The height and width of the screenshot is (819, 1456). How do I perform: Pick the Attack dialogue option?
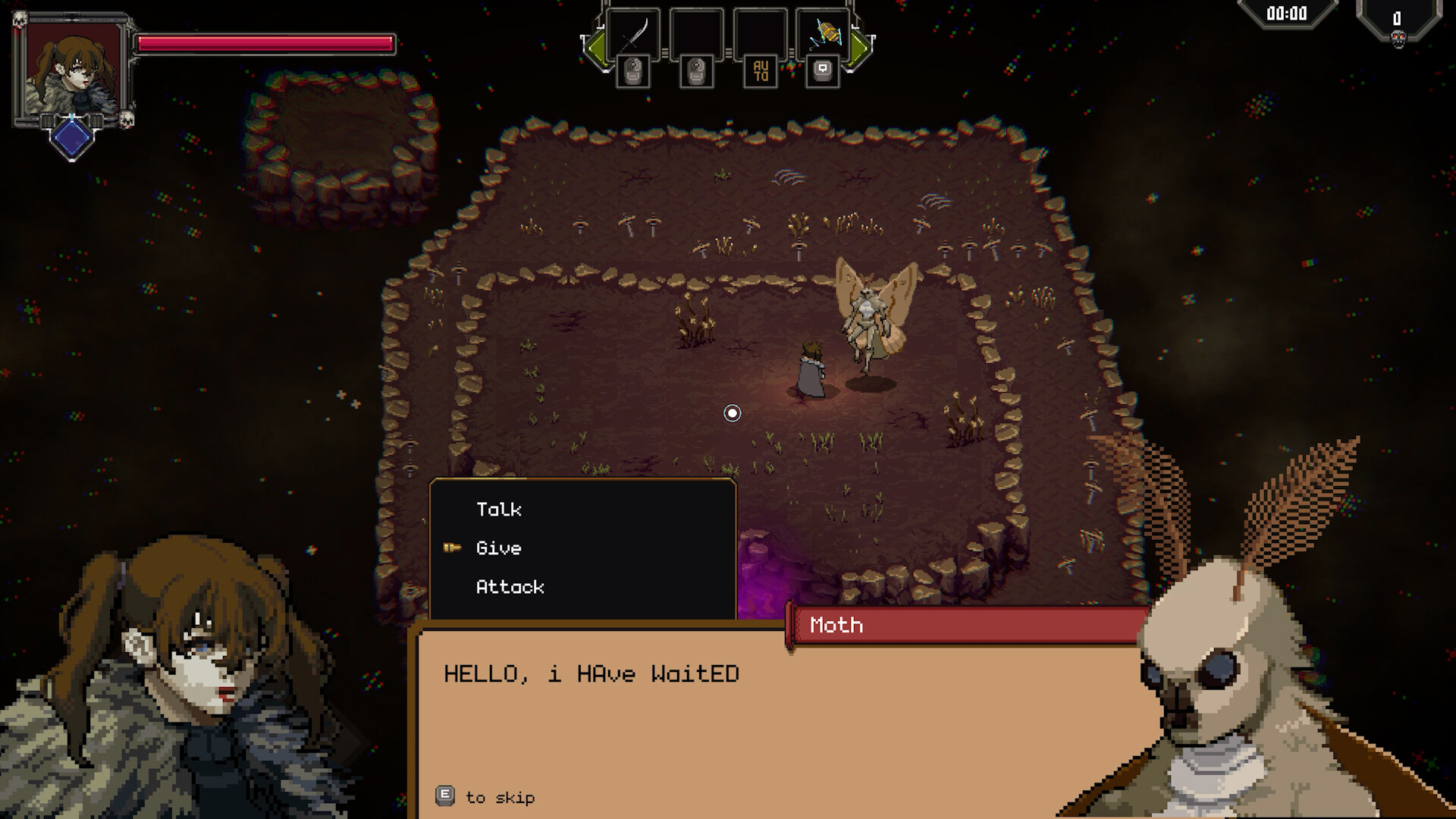click(x=510, y=587)
